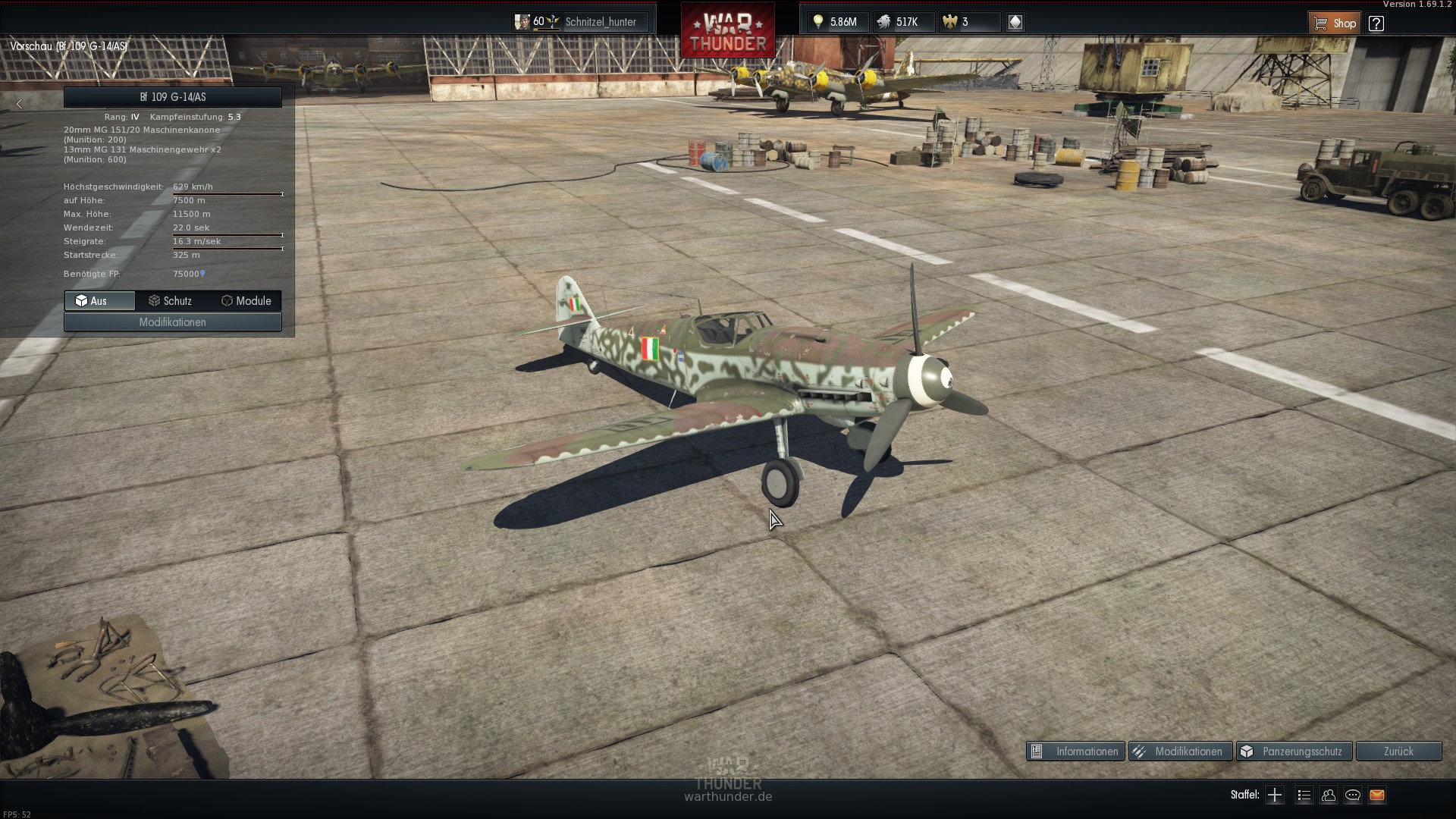Go back with the Zurück button
The height and width of the screenshot is (819, 1456).
point(1398,752)
